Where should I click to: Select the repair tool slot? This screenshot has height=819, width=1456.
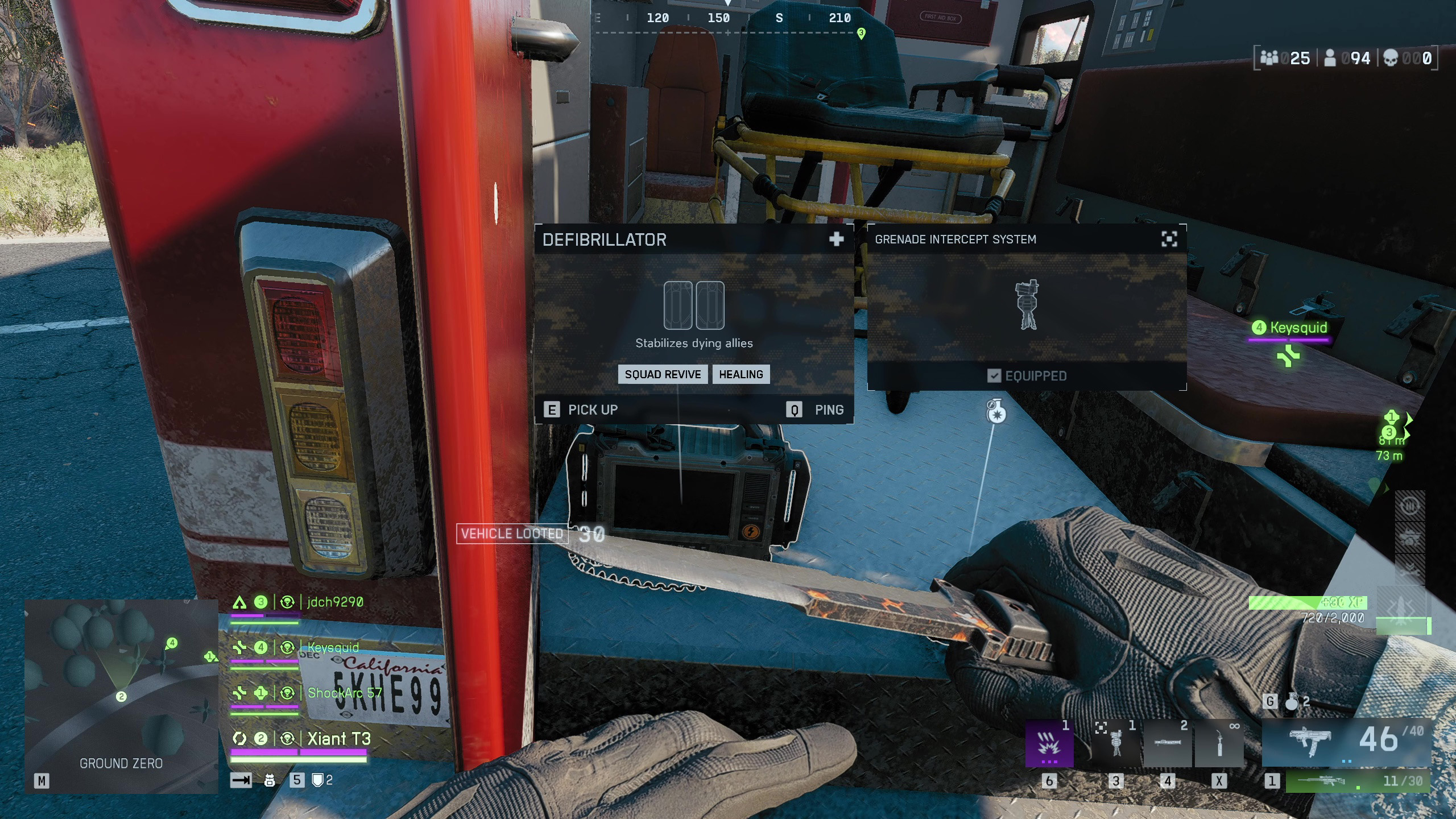pos(1219,744)
